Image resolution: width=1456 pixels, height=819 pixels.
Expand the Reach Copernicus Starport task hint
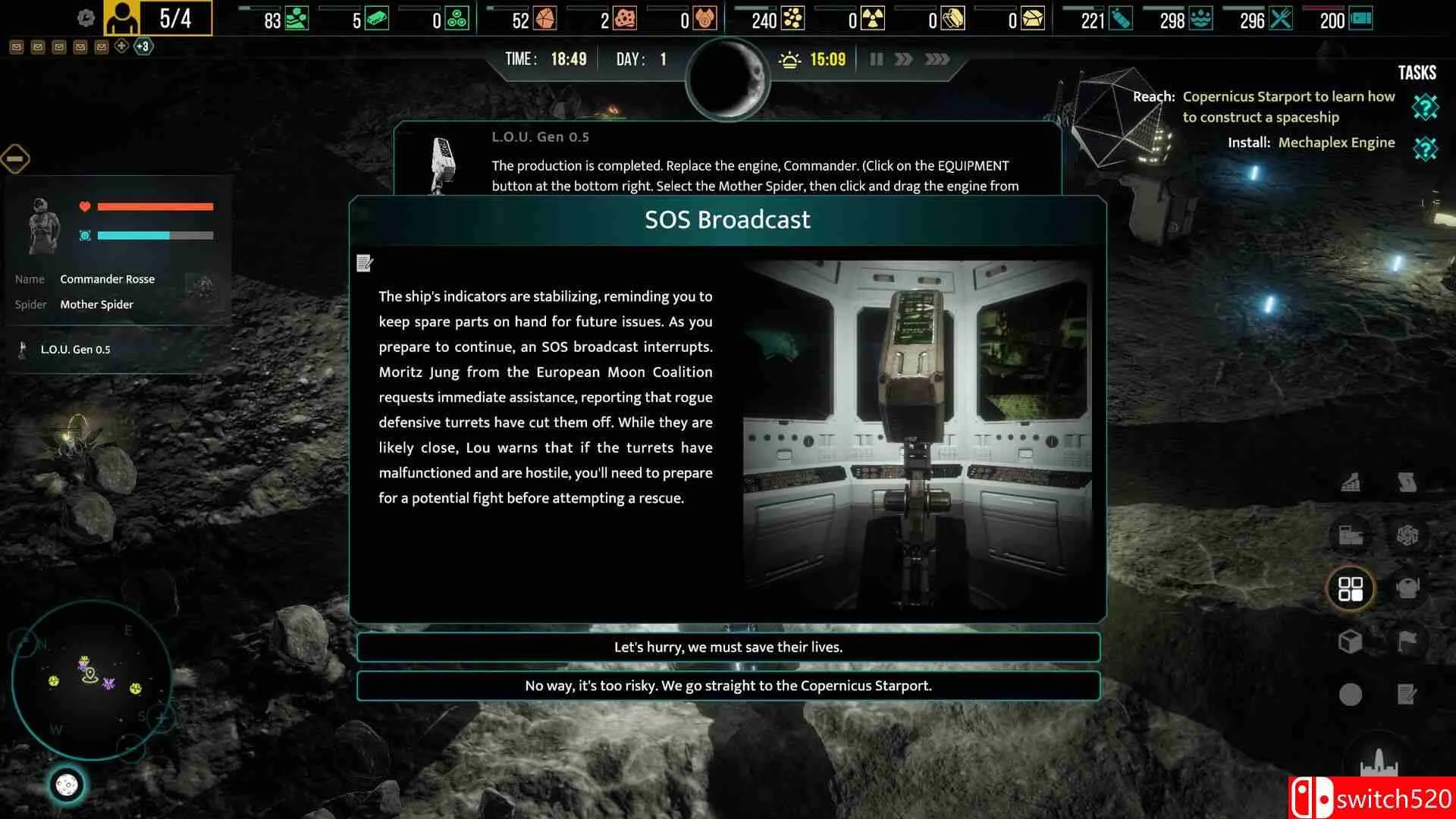[x=1425, y=108]
